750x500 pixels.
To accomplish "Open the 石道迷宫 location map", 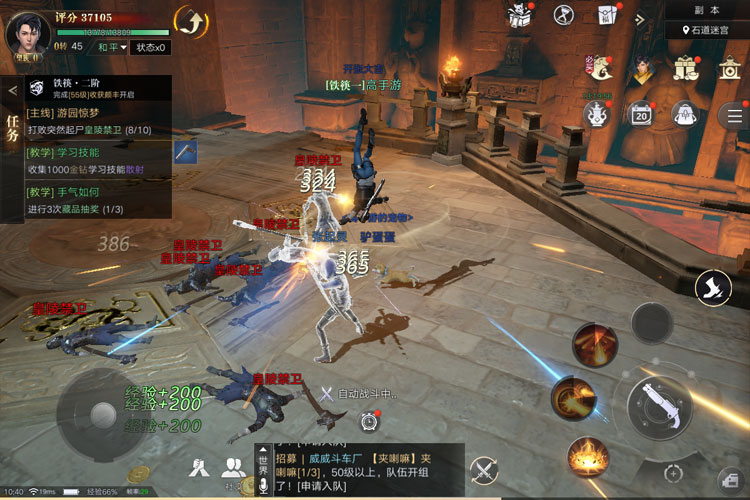I will [x=706, y=30].
